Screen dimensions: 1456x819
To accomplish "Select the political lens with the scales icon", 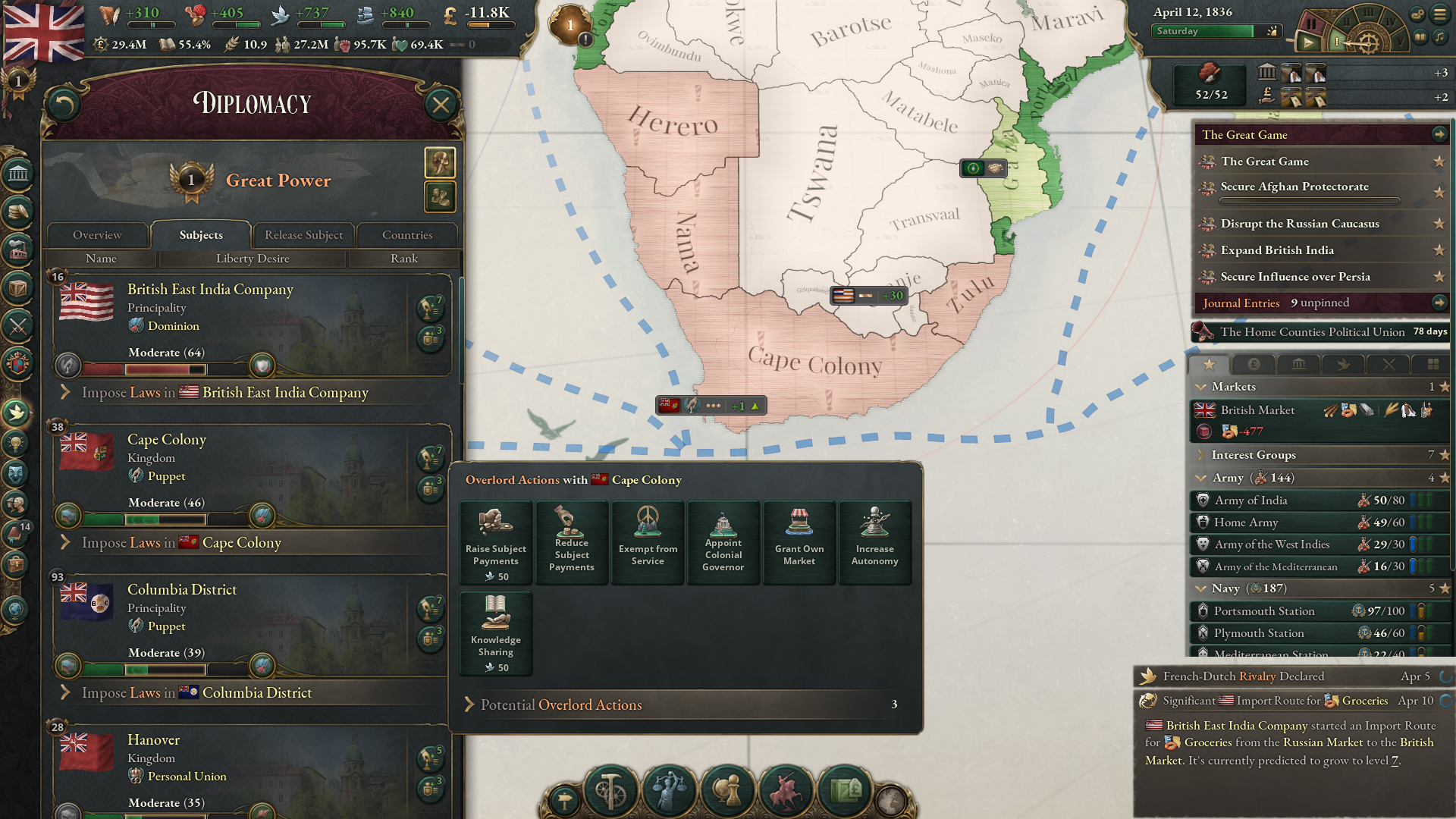I will [x=667, y=792].
